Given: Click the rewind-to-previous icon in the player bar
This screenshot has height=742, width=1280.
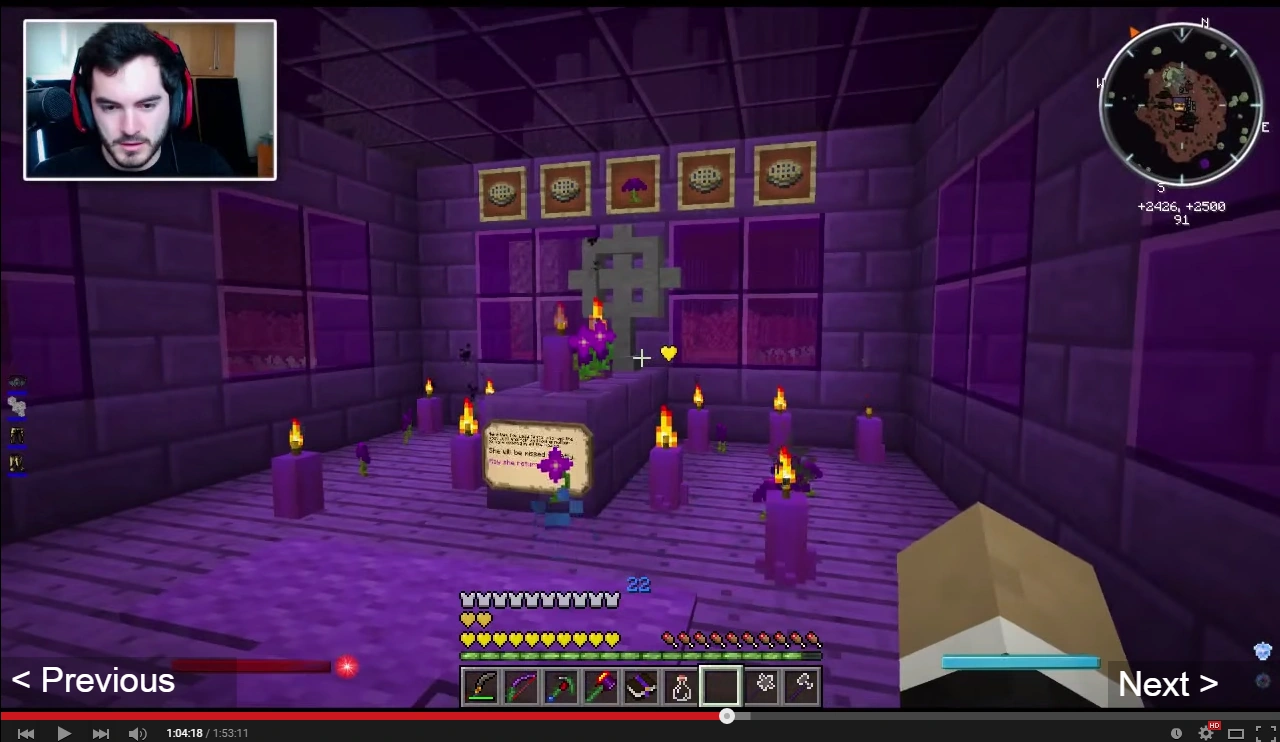Looking at the screenshot, I should click(25, 733).
